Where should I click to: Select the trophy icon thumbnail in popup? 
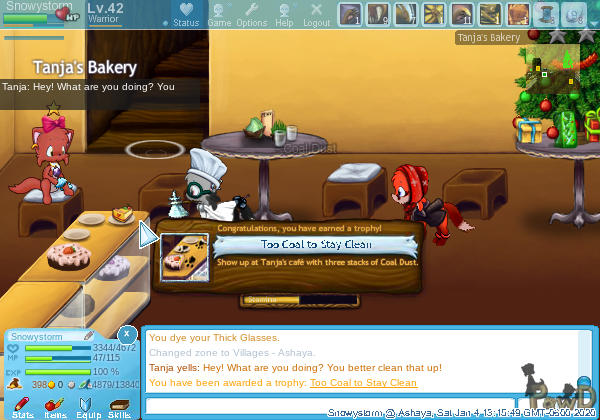185,256
